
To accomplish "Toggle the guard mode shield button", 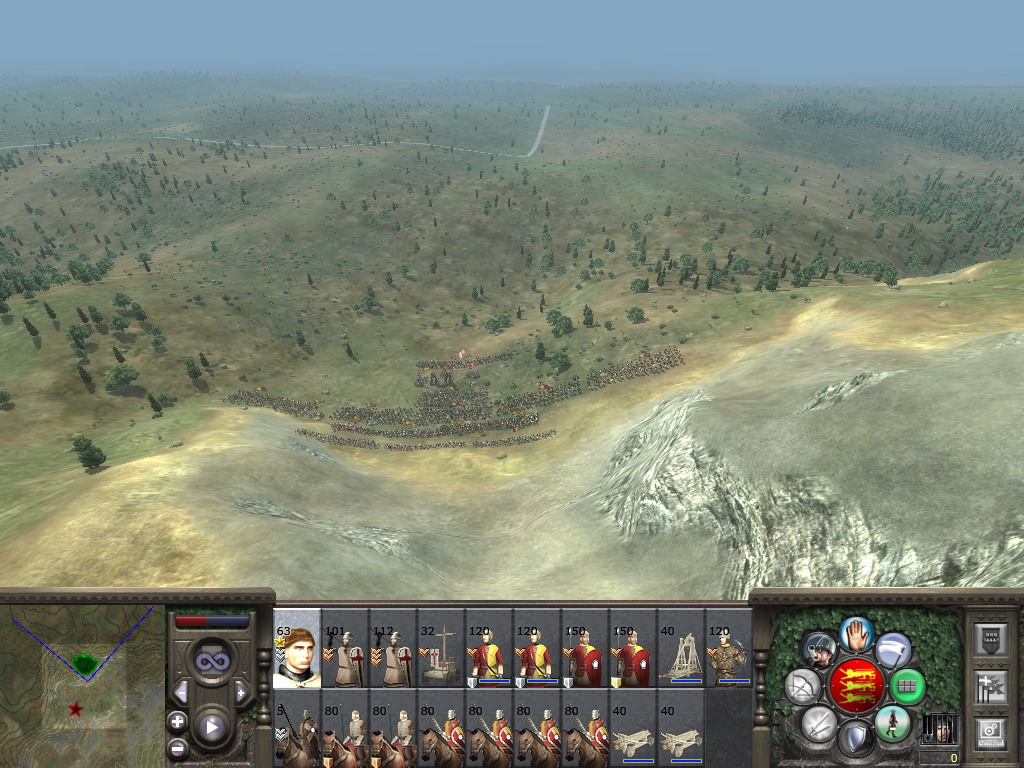I will click(x=855, y=740).
